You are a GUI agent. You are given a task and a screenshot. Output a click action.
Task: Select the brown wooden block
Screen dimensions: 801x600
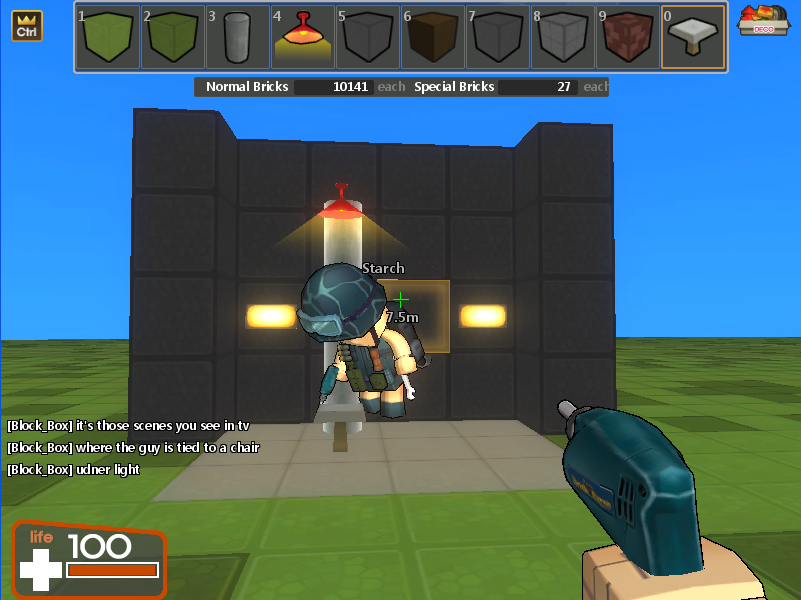(x=433, y=38)
